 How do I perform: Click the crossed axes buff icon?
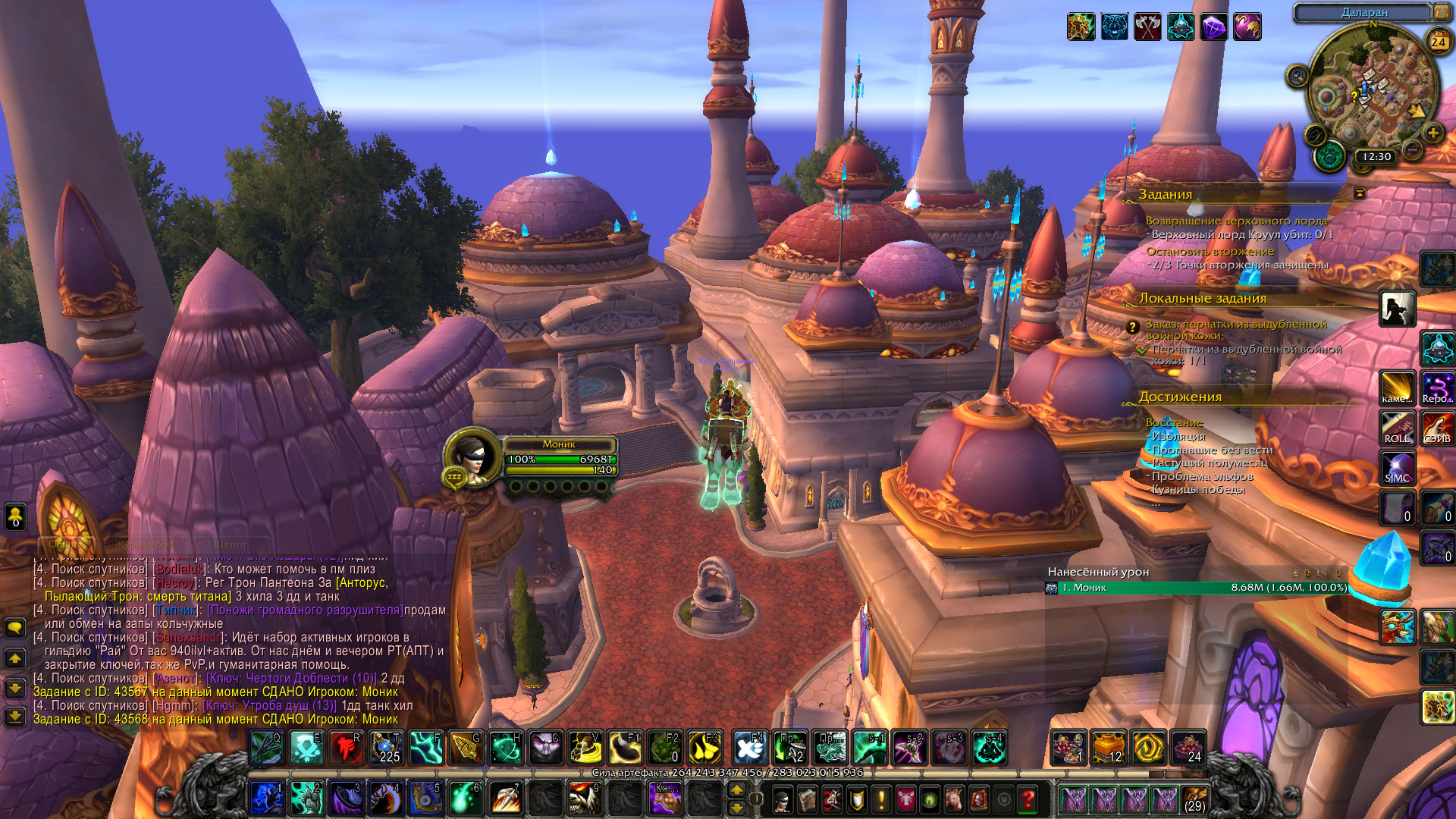pos(1147,27)
